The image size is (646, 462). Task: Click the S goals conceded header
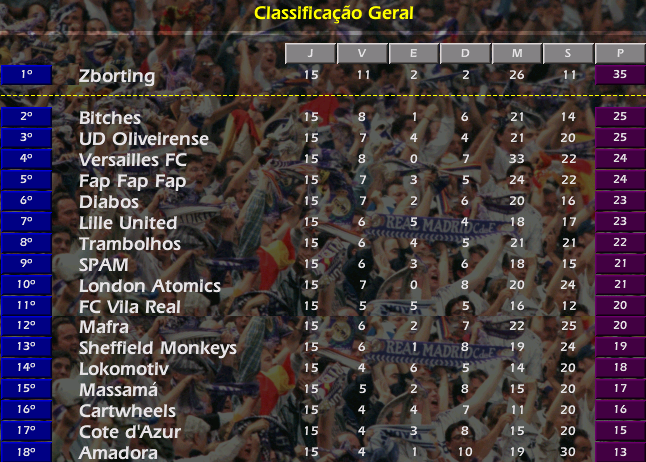(568, 54)
